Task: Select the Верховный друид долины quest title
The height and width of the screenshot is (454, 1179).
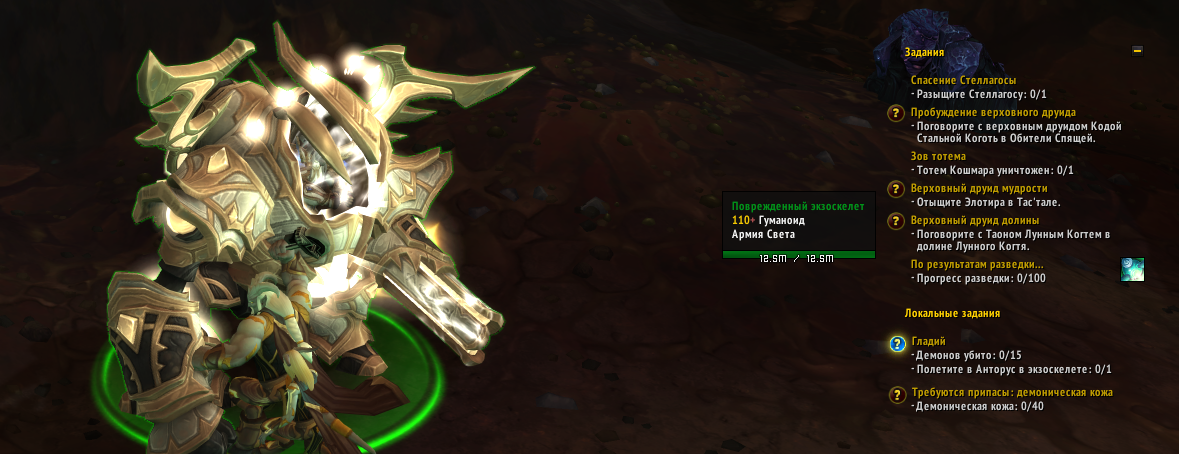Action: [x=975, y=220]
